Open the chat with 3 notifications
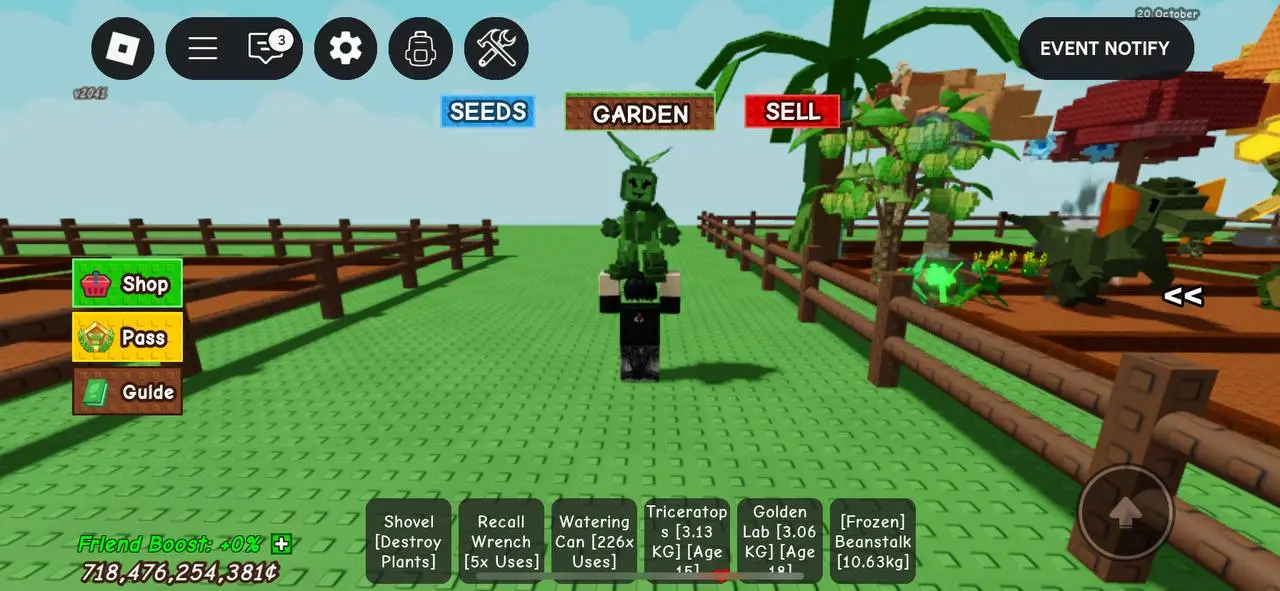 pos(267,48)
